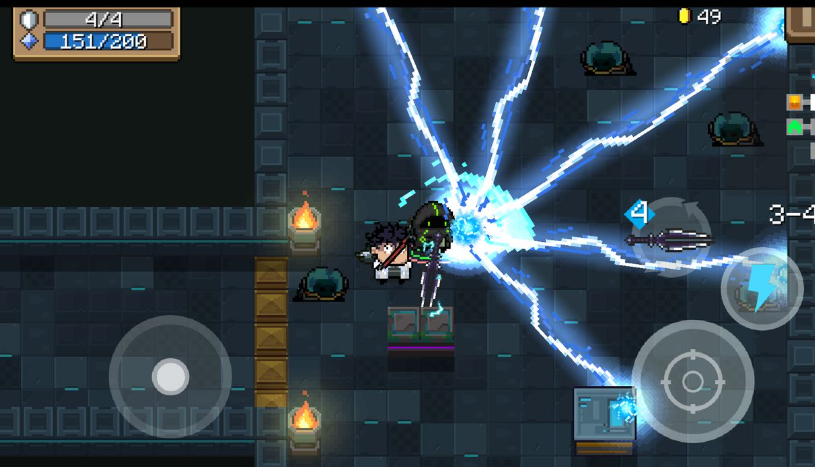Switch weapon using the weapon swap icon

click(668, 236)
